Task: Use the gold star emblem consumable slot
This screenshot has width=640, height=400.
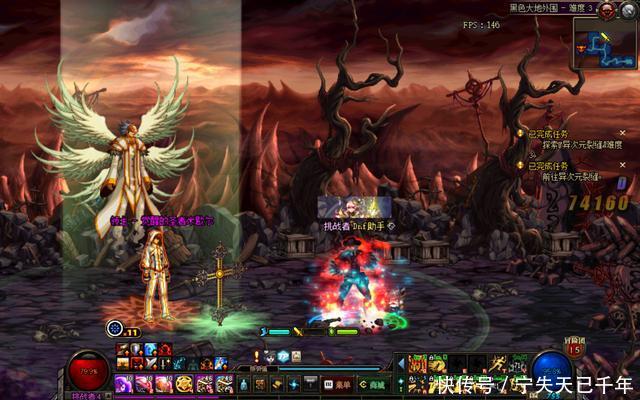Action: [x=185, y=383]
